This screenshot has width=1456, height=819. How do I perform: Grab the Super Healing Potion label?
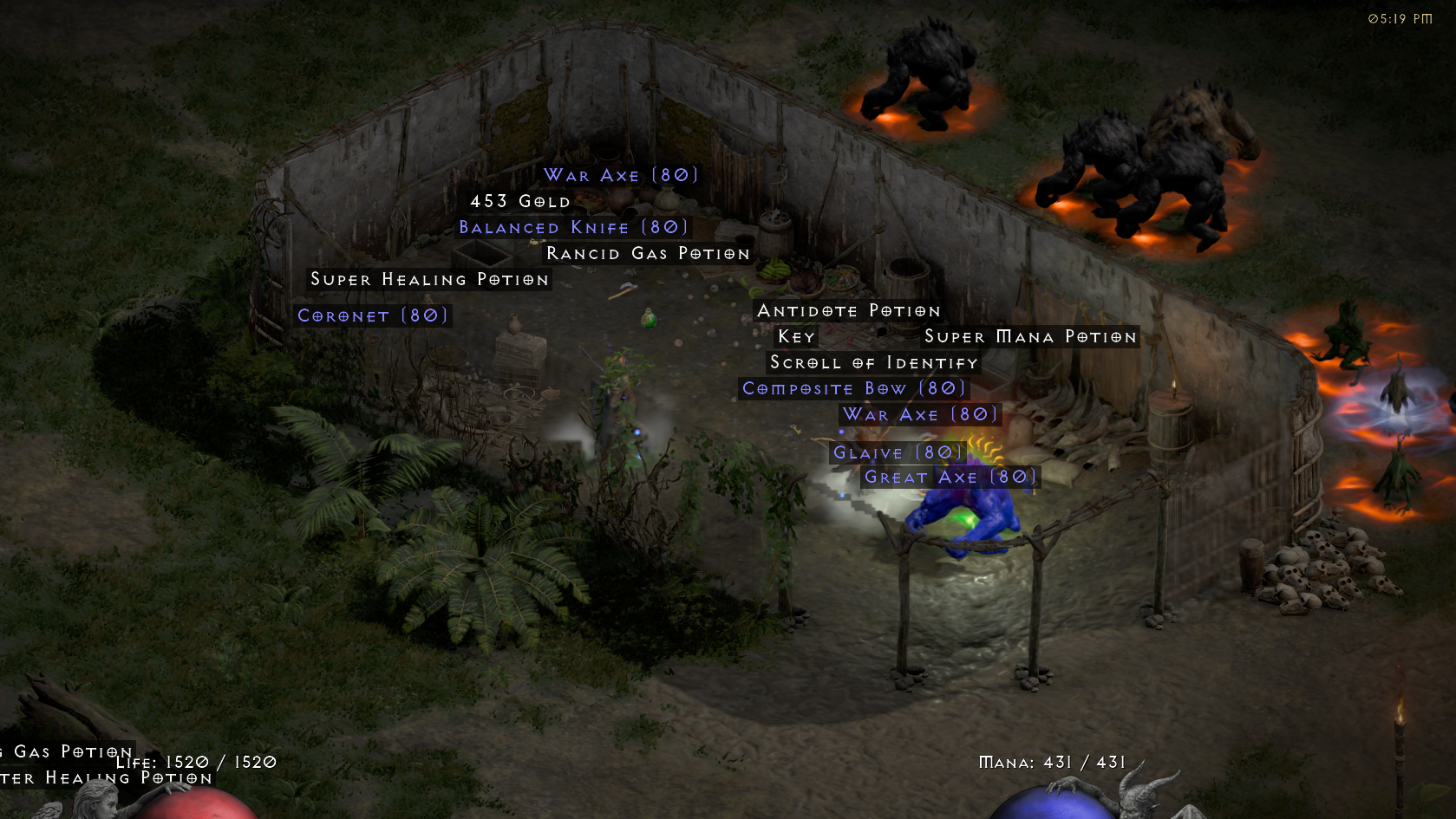coord(429,279)
